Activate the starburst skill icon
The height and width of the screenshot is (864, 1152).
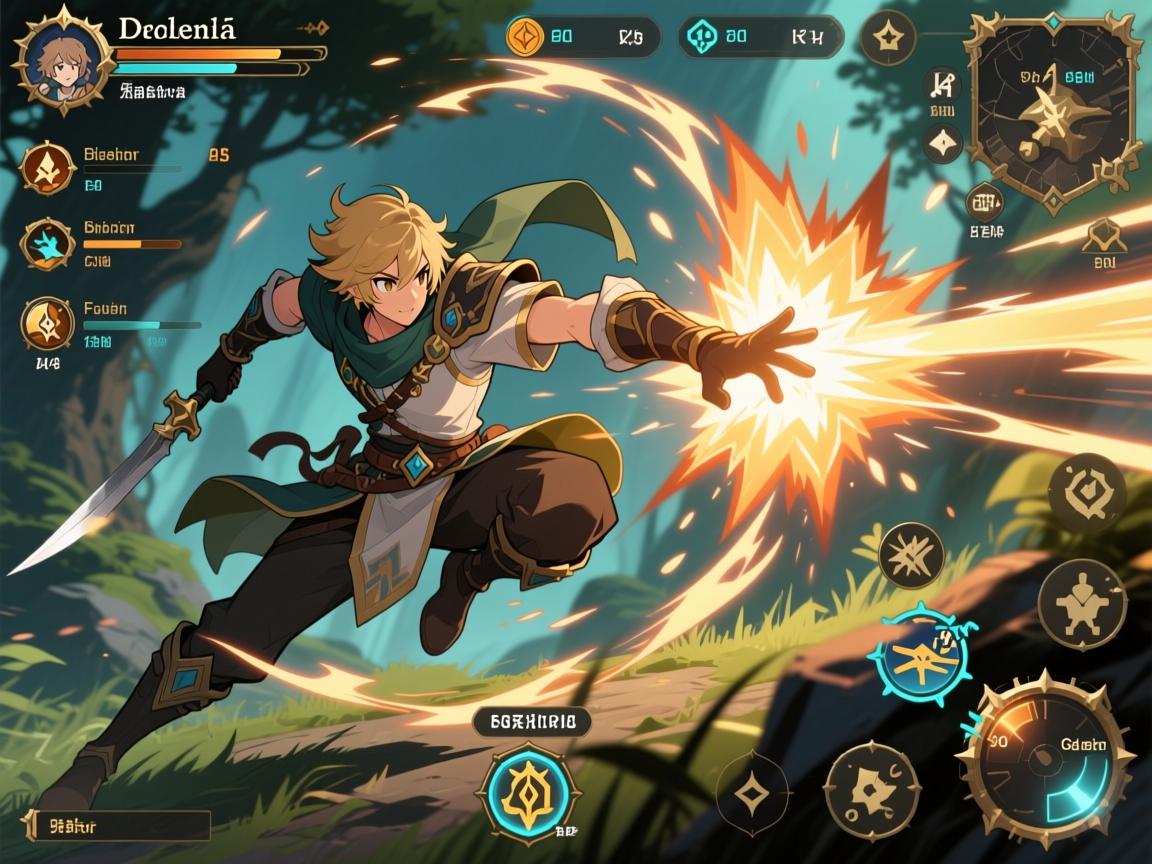coord(911,555)
